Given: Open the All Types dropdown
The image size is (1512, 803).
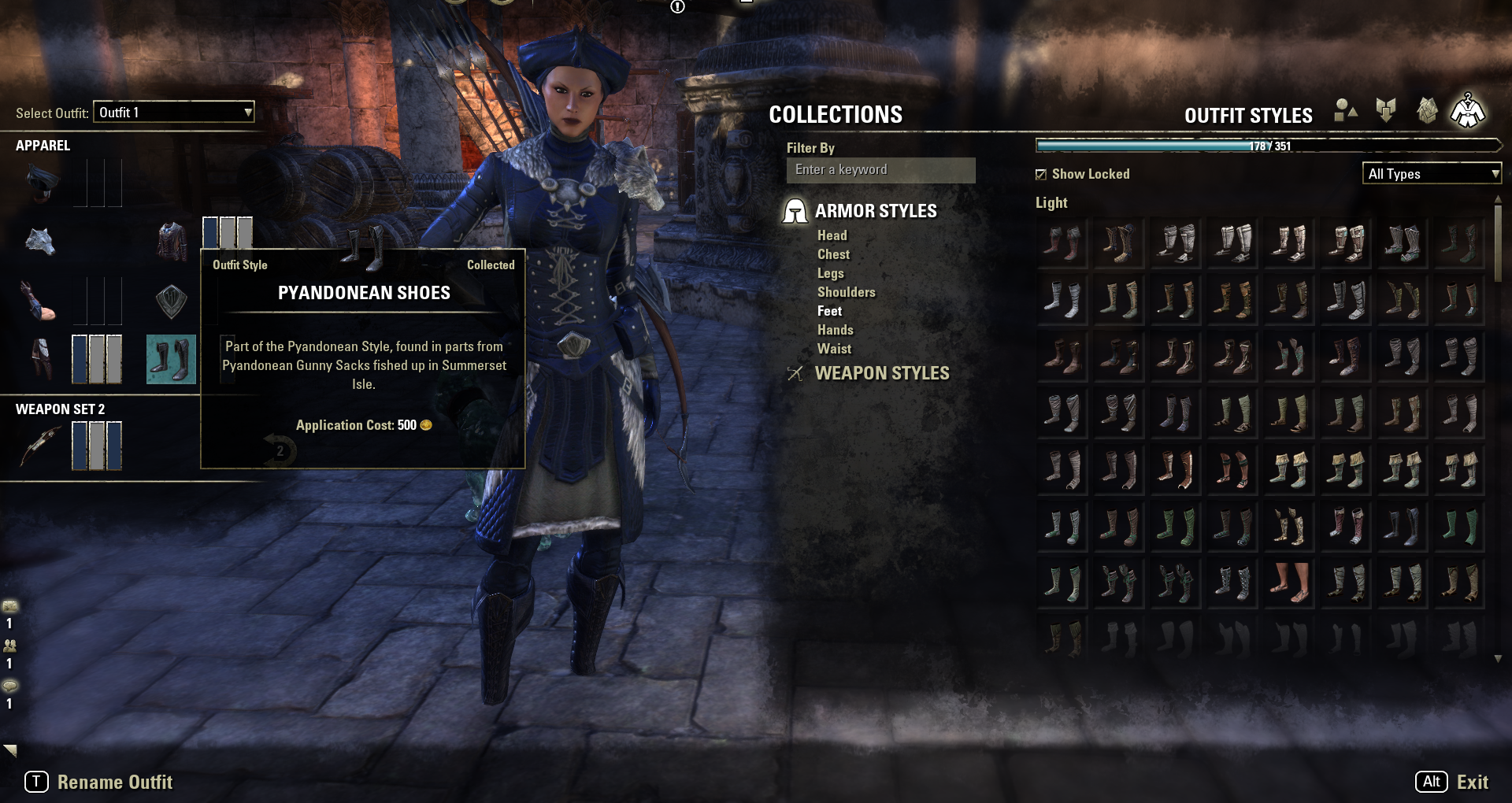Looking at the screenshot, I should tap(1432, 174).
